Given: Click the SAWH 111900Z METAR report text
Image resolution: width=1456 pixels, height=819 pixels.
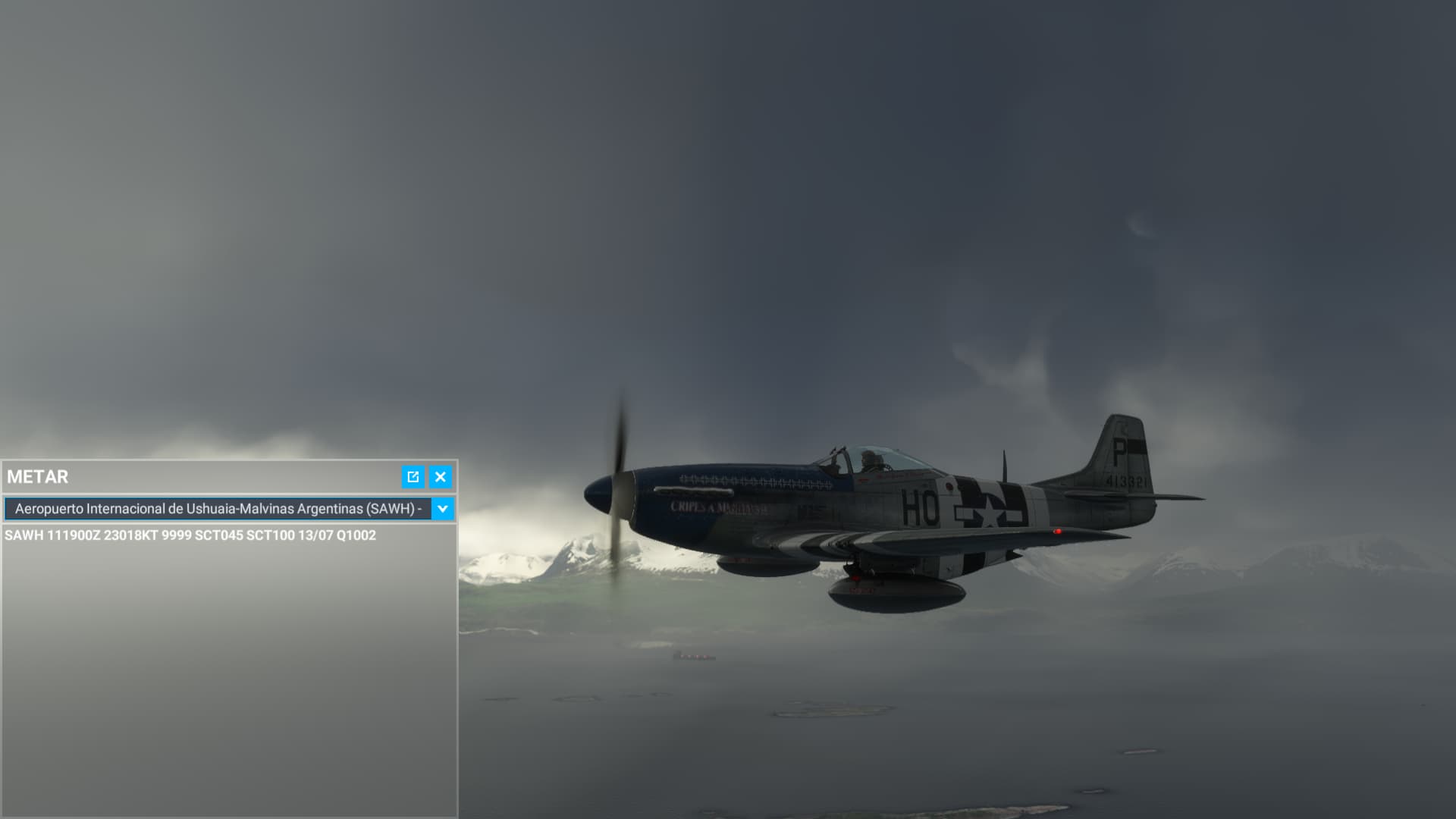Looking at the screenshot, I should (192, 537).
